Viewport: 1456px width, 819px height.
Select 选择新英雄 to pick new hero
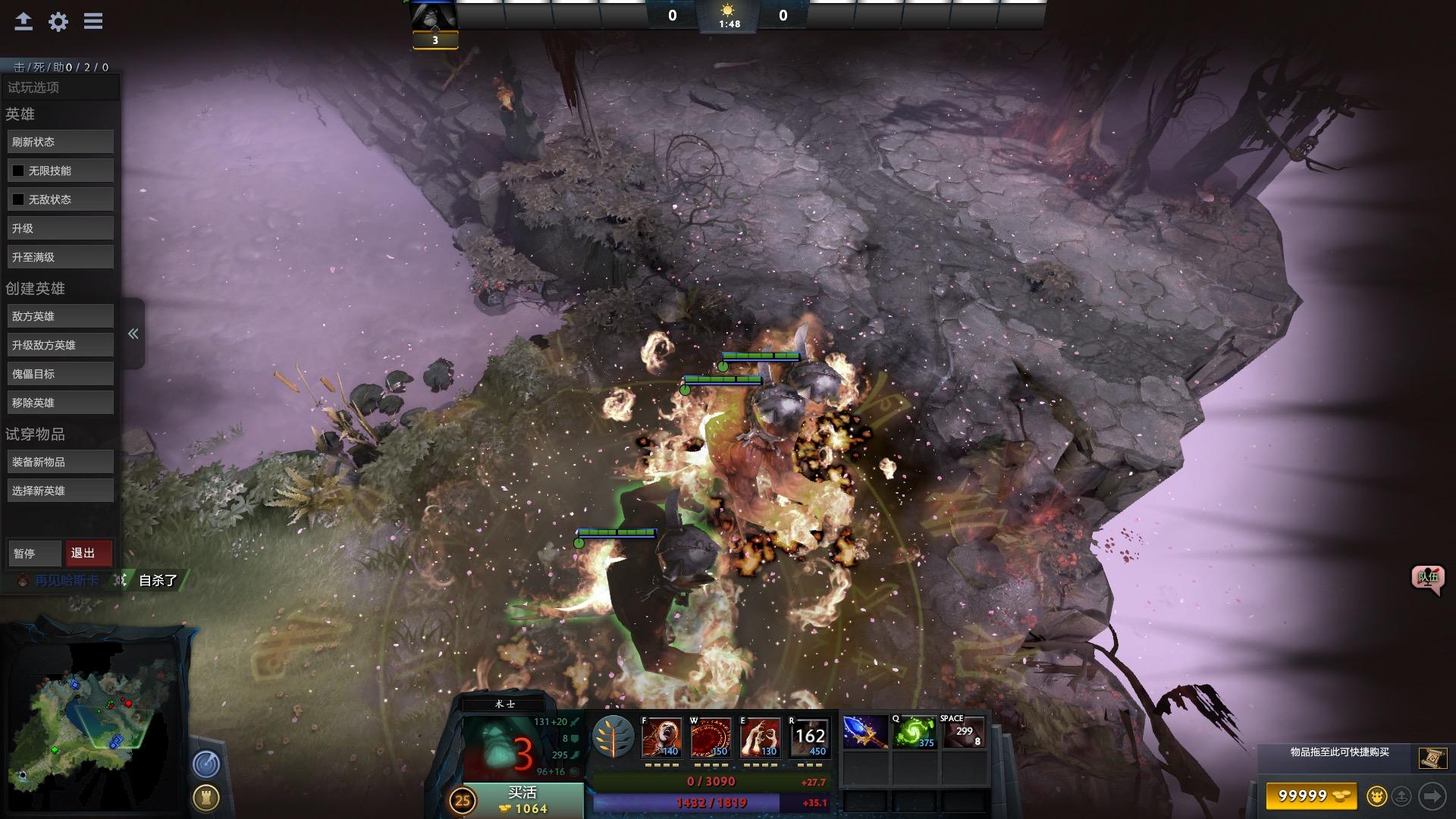[x=60, y=491]
